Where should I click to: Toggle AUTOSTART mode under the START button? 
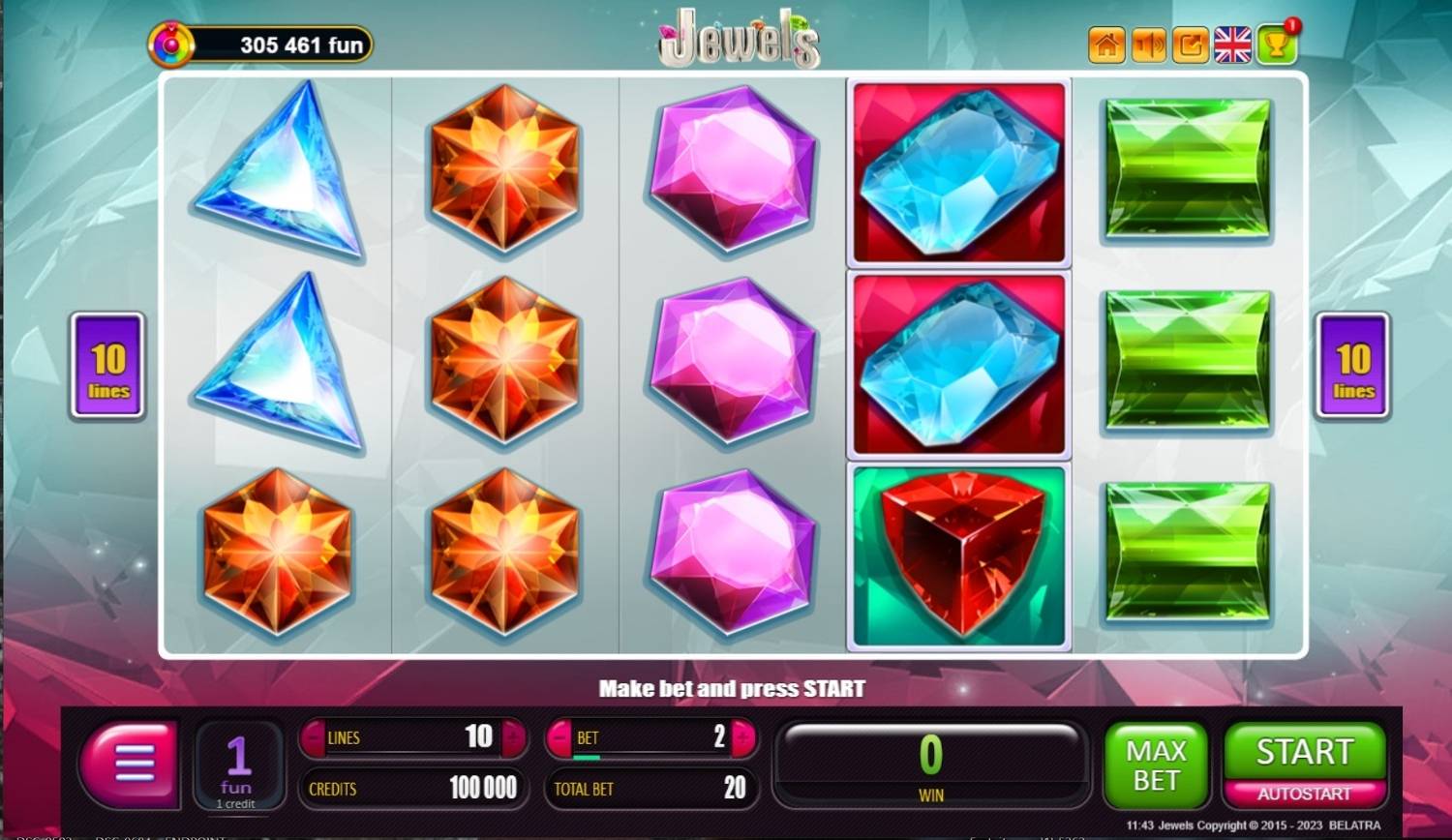1303,792
